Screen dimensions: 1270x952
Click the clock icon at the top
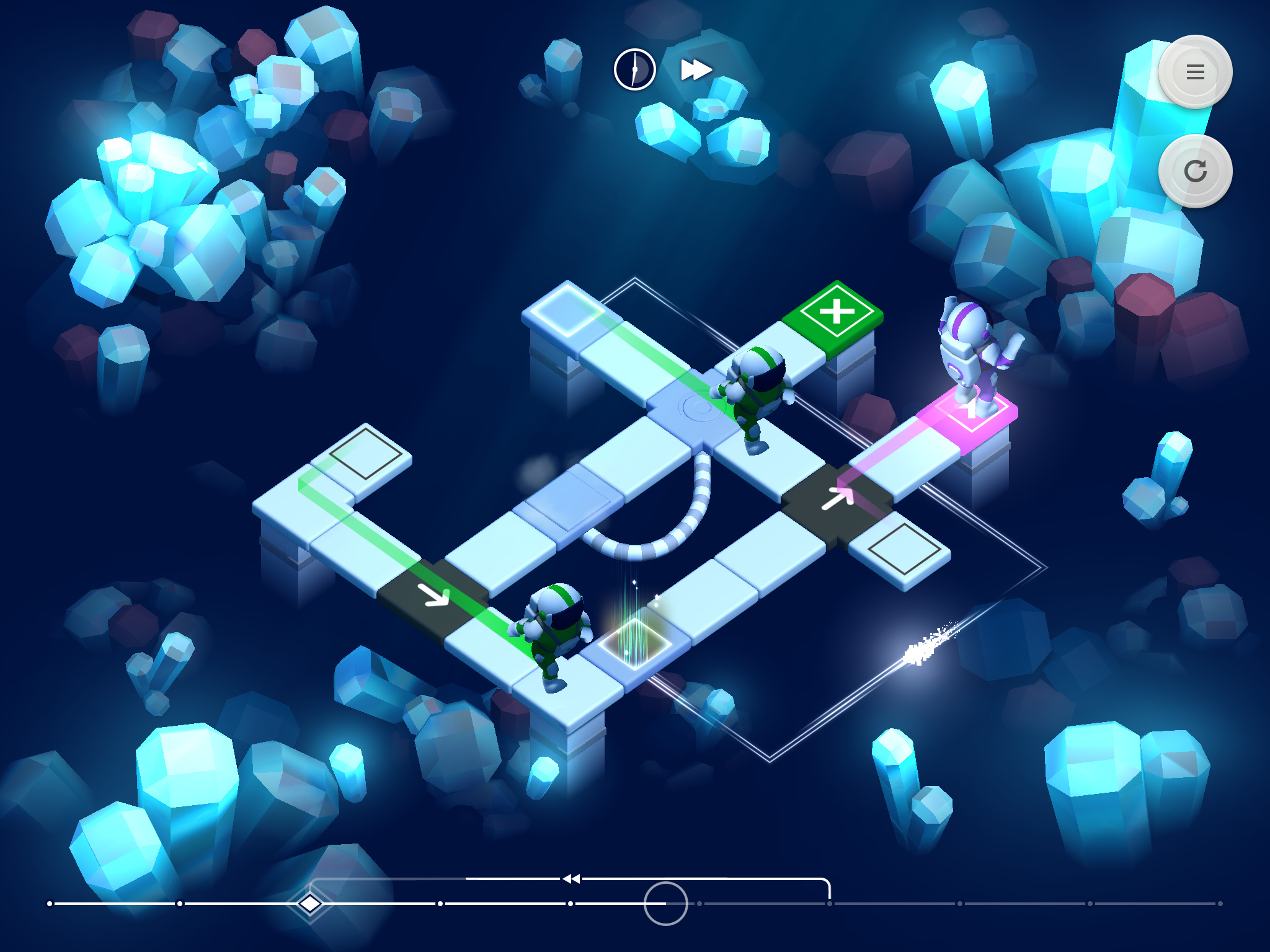(x=634, y=69)
